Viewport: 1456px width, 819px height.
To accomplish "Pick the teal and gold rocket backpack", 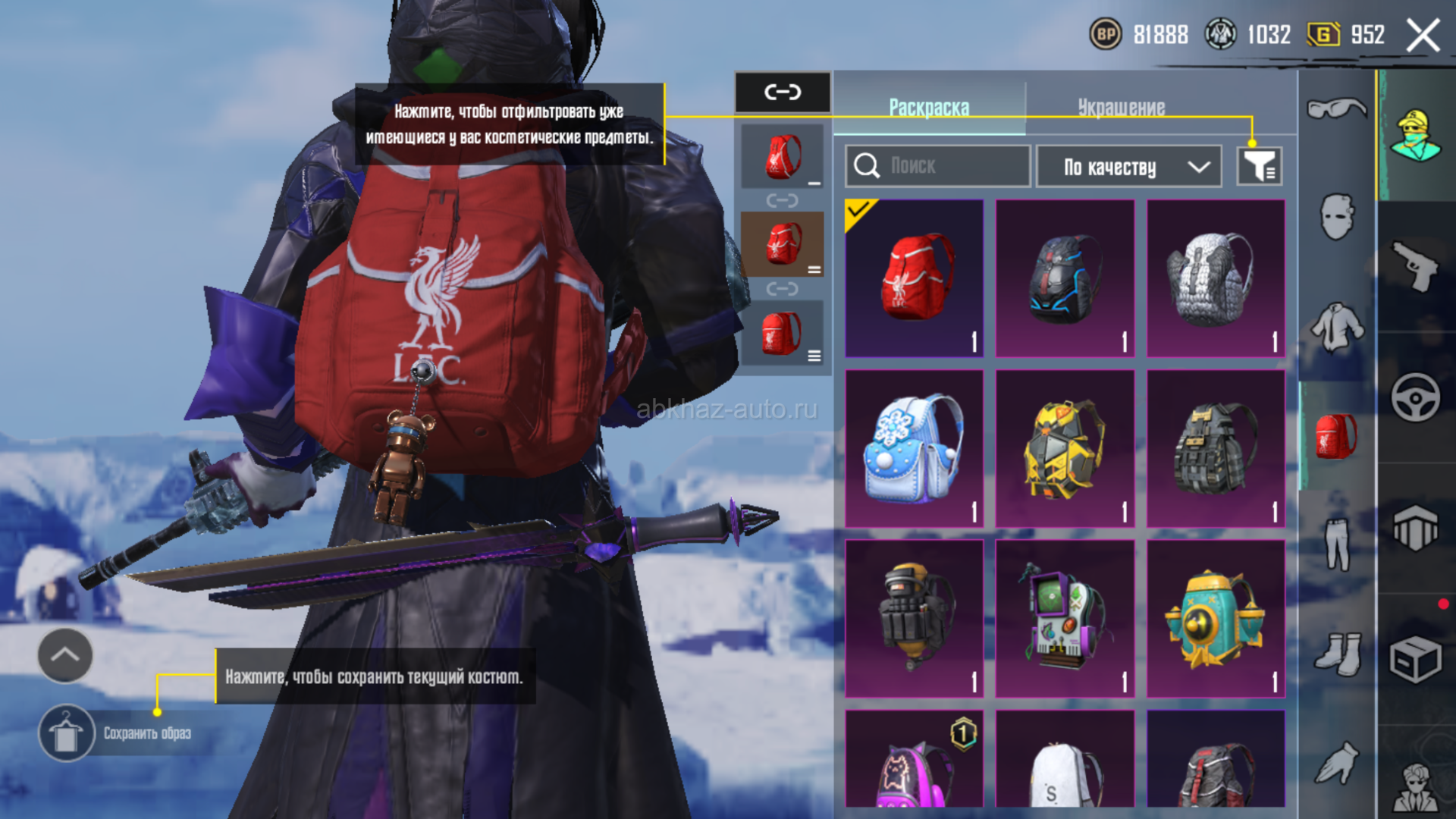I will [1216, 618].
